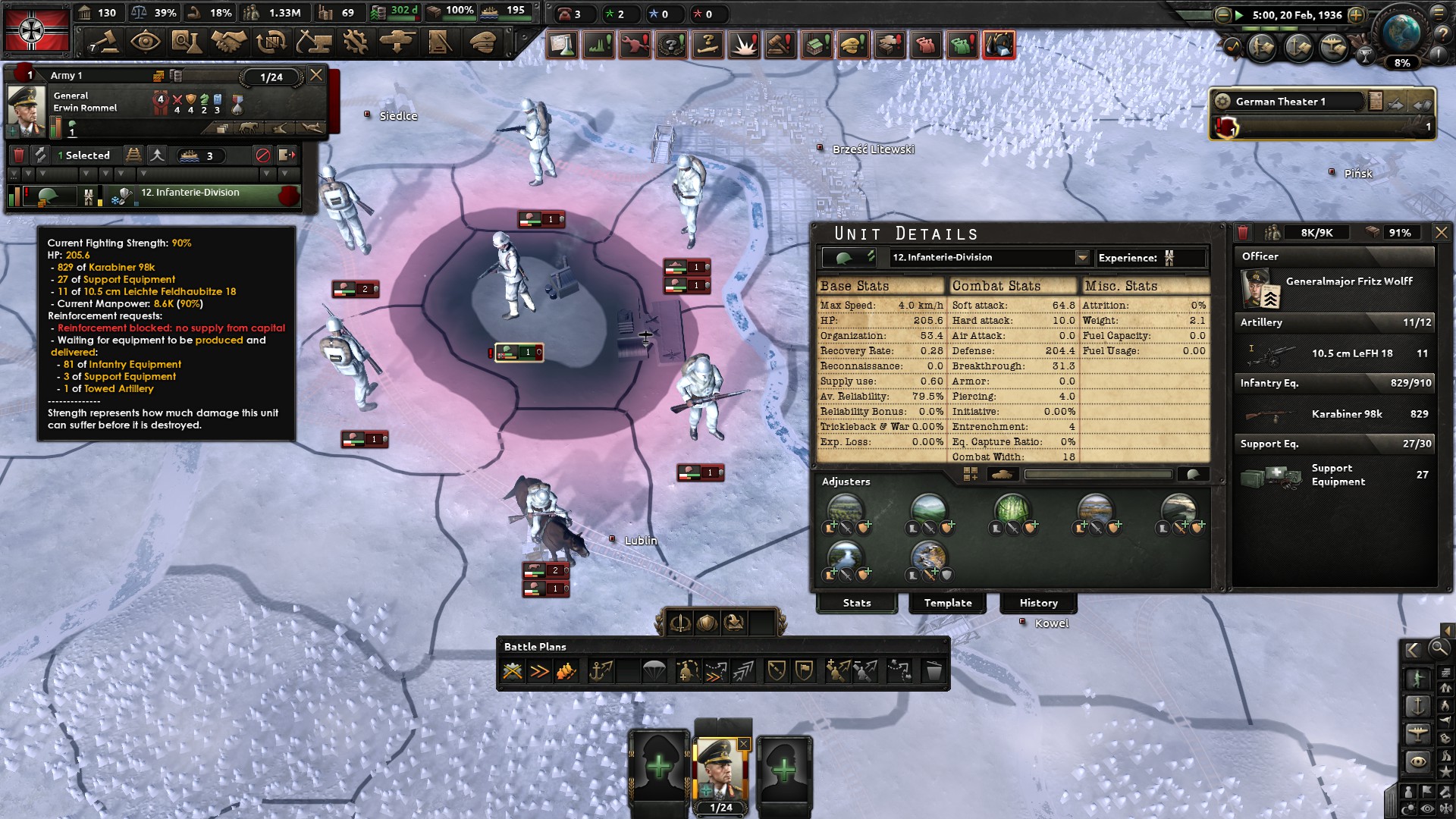Toggle the aviation map mode on the right sidebar
The height and width of the screenshot is (819, 1456).
[1417, 733]
